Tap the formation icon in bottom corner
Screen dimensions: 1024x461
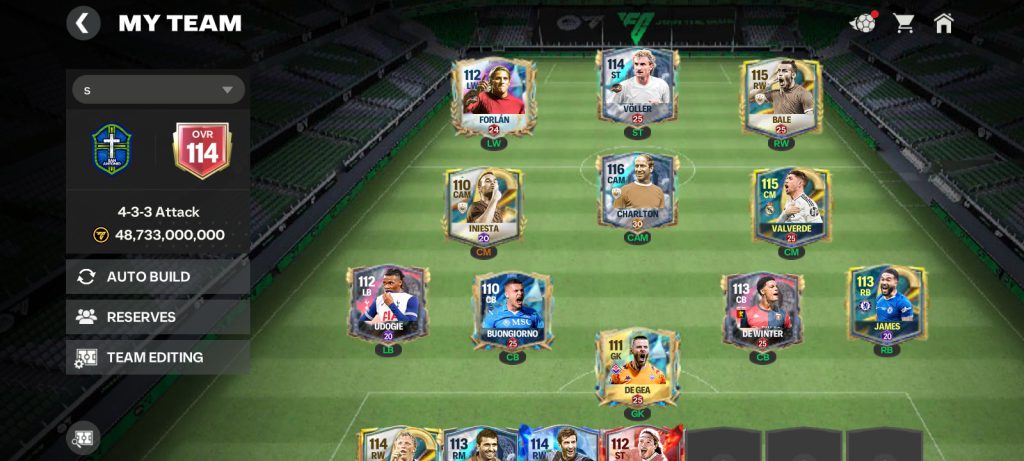click(x=83, y=438)
